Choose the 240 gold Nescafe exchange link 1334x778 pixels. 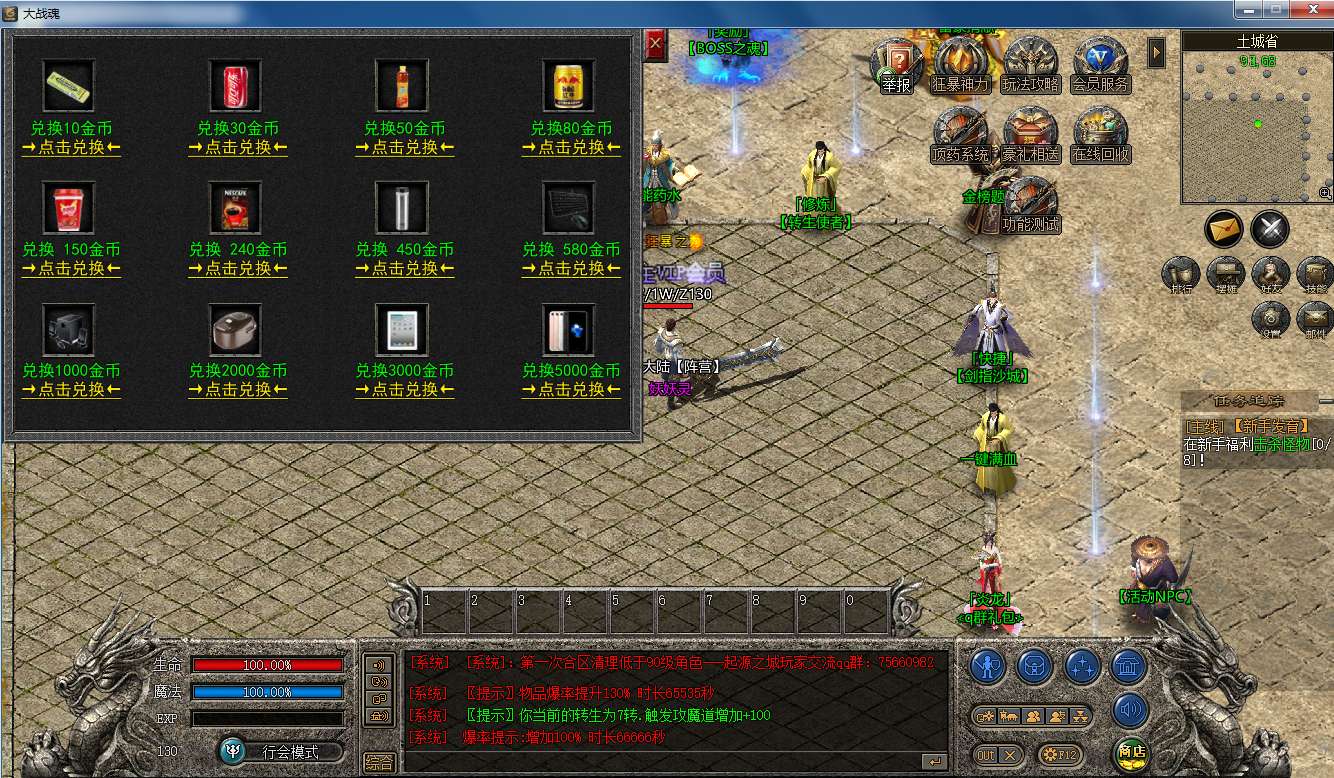tap(238, 269)
